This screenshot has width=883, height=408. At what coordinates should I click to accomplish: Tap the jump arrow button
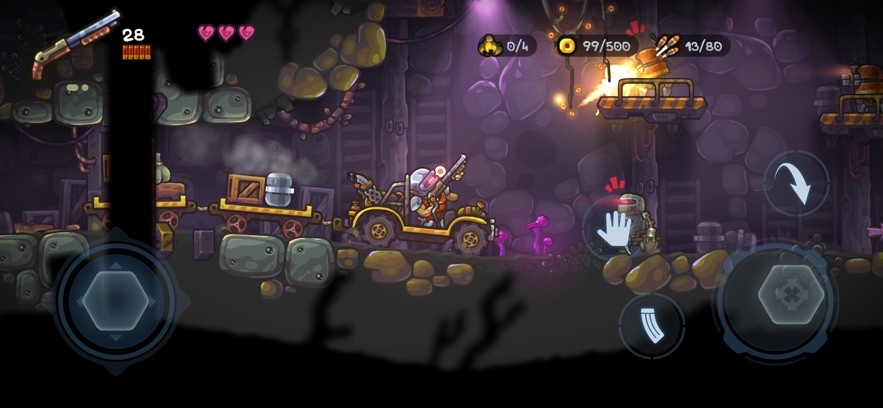pos(796,183)
